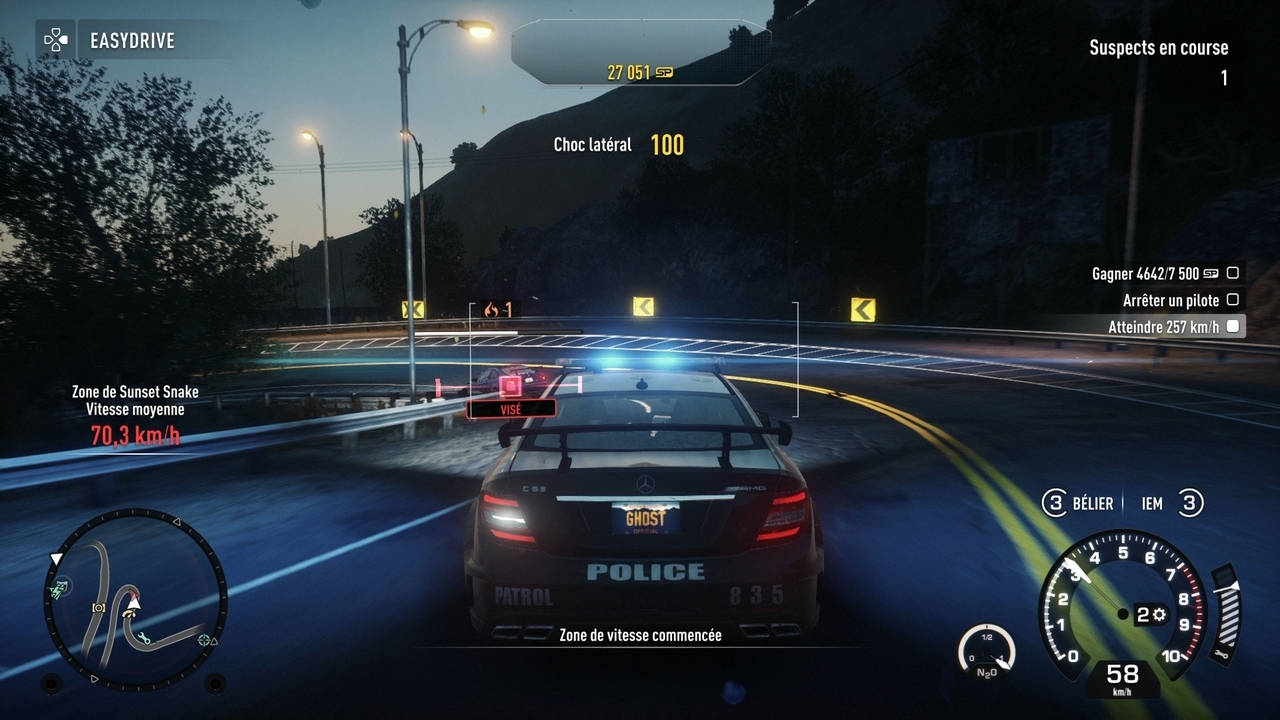Click the Gagner 4642/7 500 objective
Viewport: 1280px width, 720px height.
click(1164, 273)
